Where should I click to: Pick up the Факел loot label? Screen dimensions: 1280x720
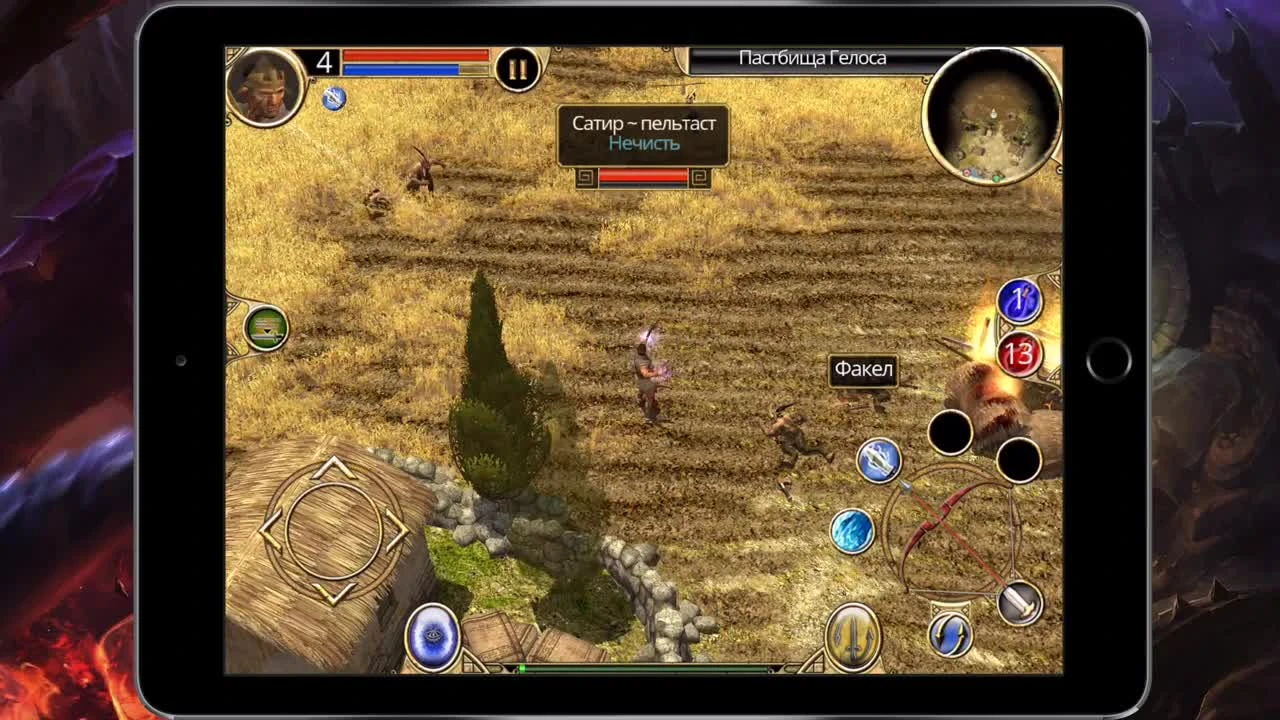862,370
